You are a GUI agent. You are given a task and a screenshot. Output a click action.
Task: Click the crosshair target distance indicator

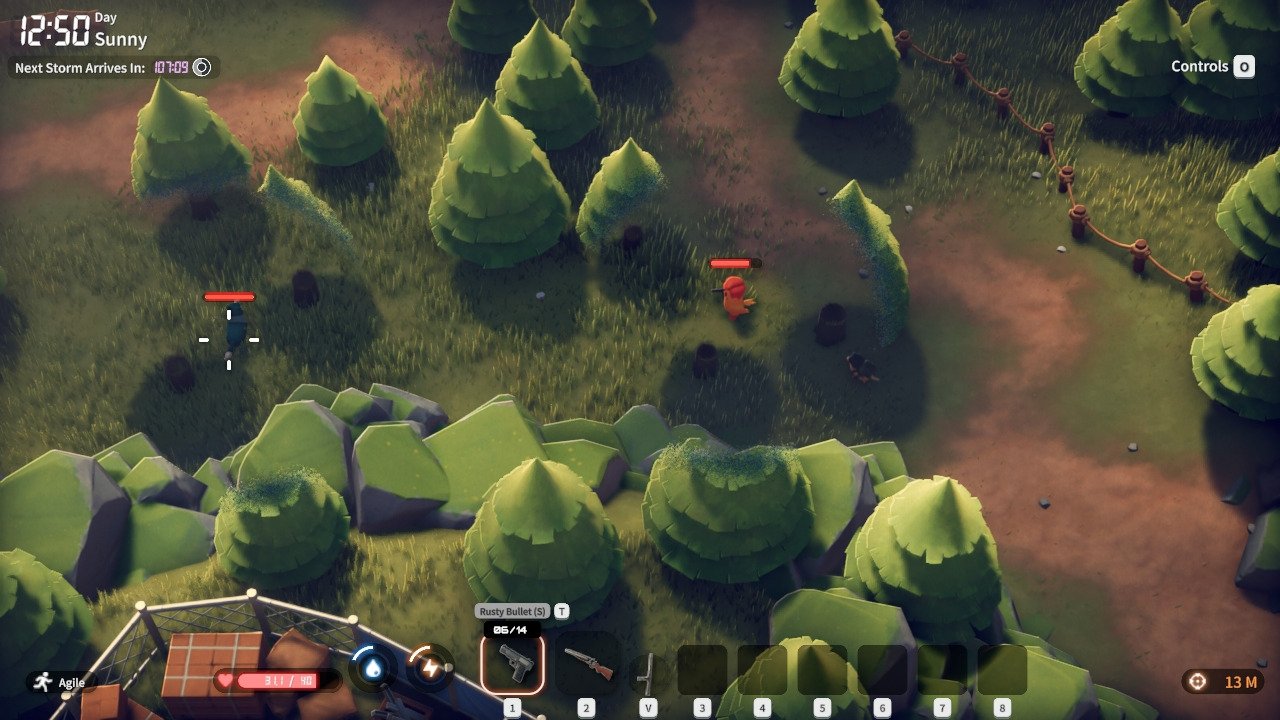point(1222,682)
